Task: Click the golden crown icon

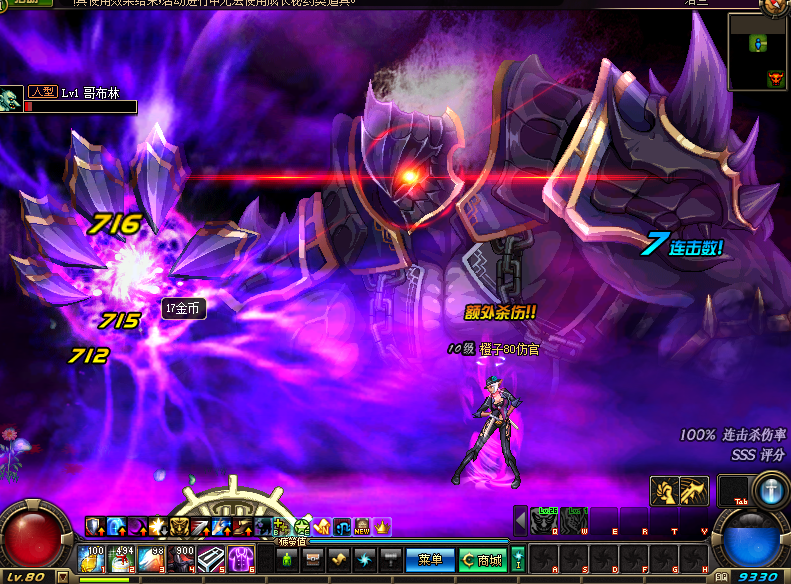Action: click(x=381, y=526)
